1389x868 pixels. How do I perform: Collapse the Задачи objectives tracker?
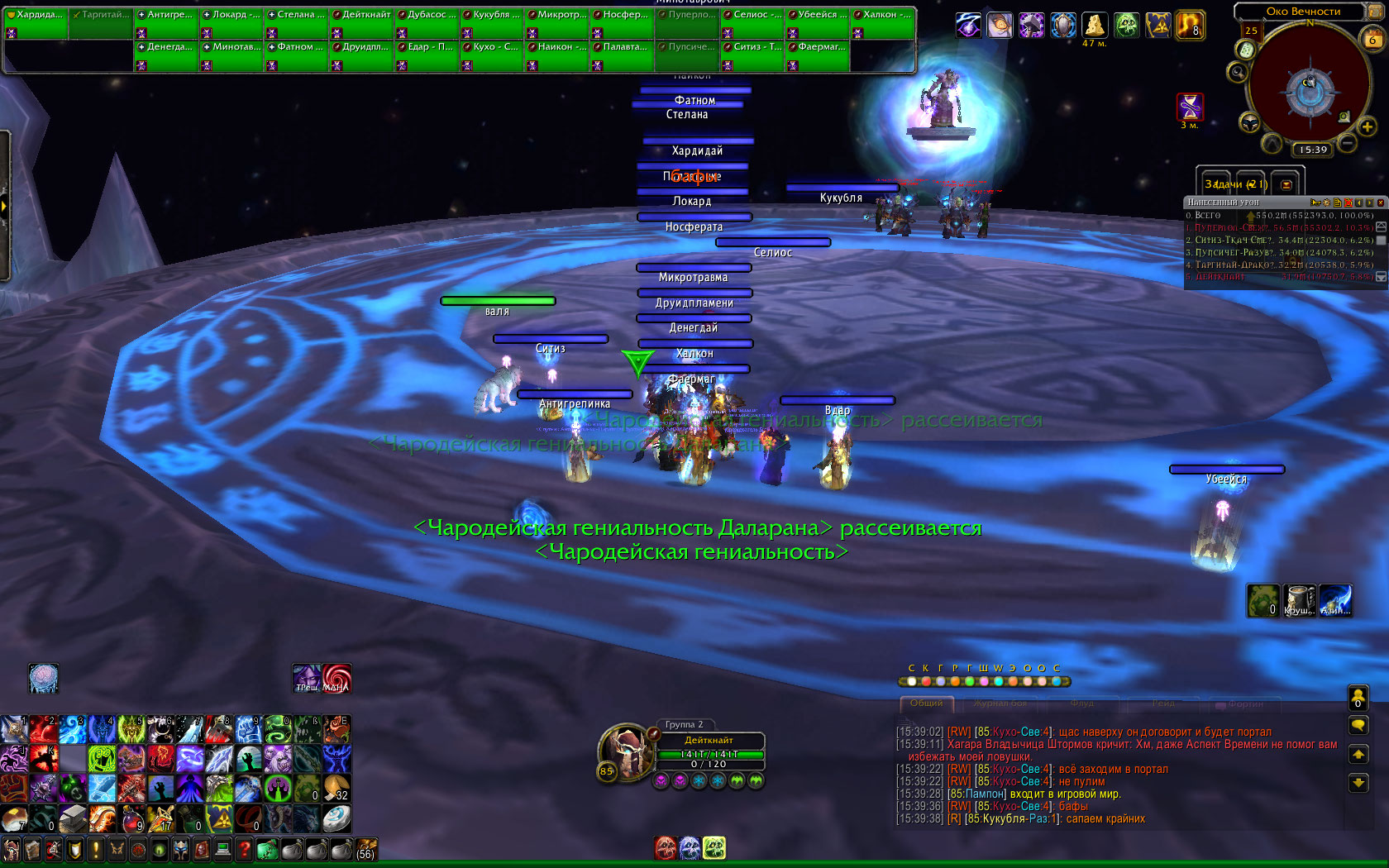pyautogui.click(x=1286, y=184)
